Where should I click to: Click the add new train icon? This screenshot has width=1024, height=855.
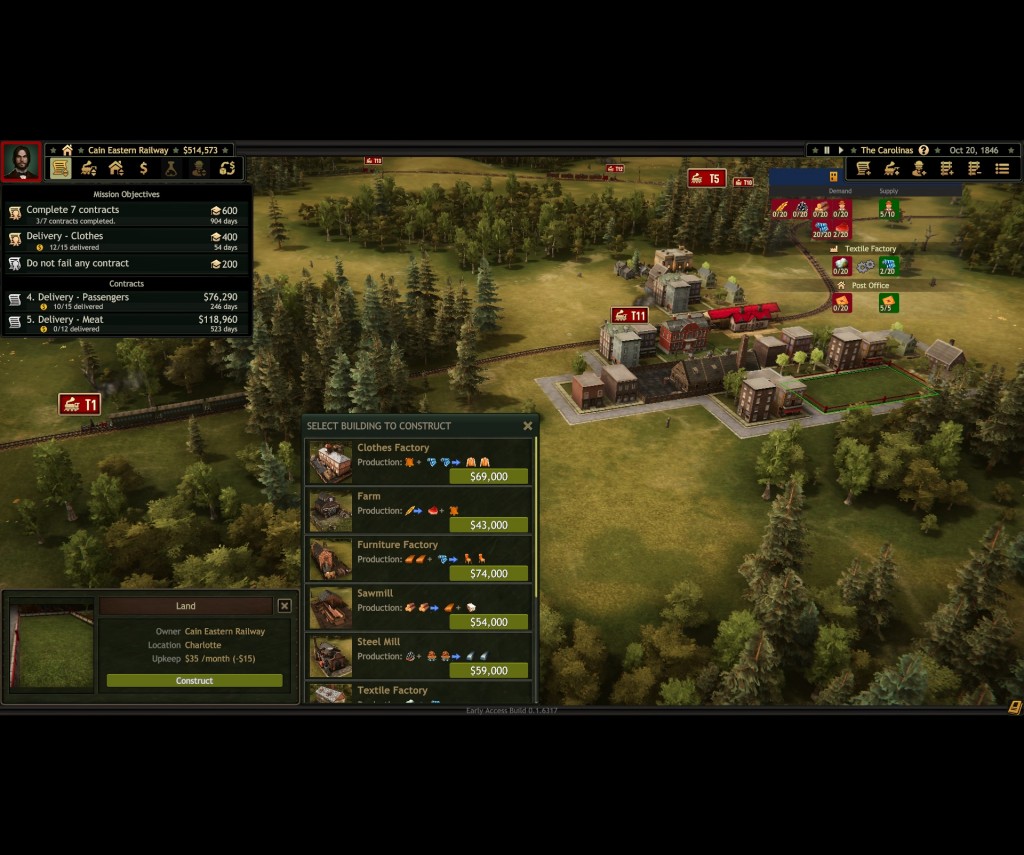tap(890, 168)
